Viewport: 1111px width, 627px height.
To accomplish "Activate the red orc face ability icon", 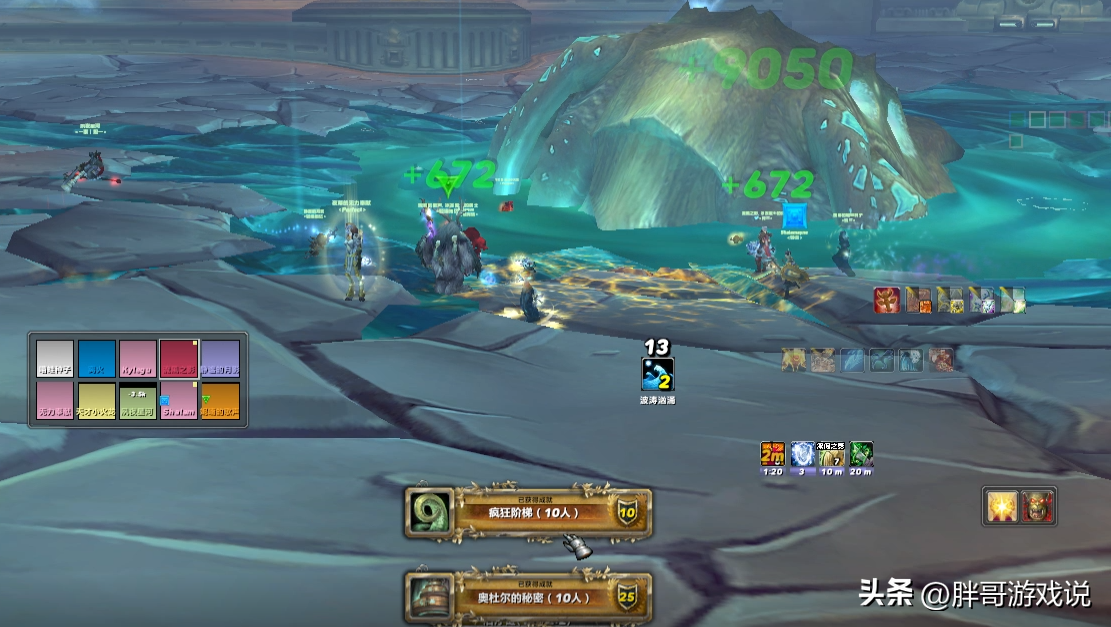I will point(1037,506).
